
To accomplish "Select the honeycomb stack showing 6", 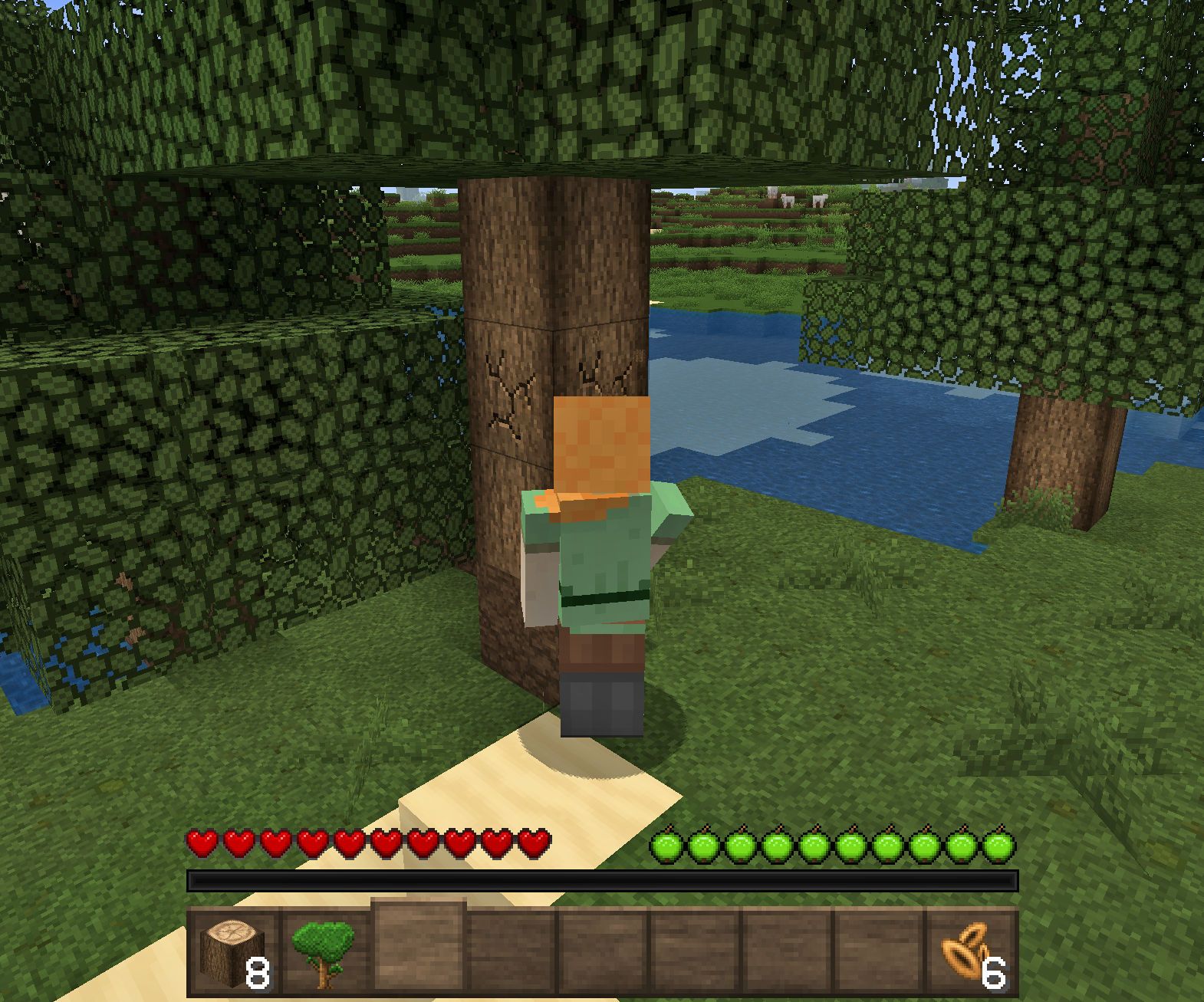I will tap(967, 951).
